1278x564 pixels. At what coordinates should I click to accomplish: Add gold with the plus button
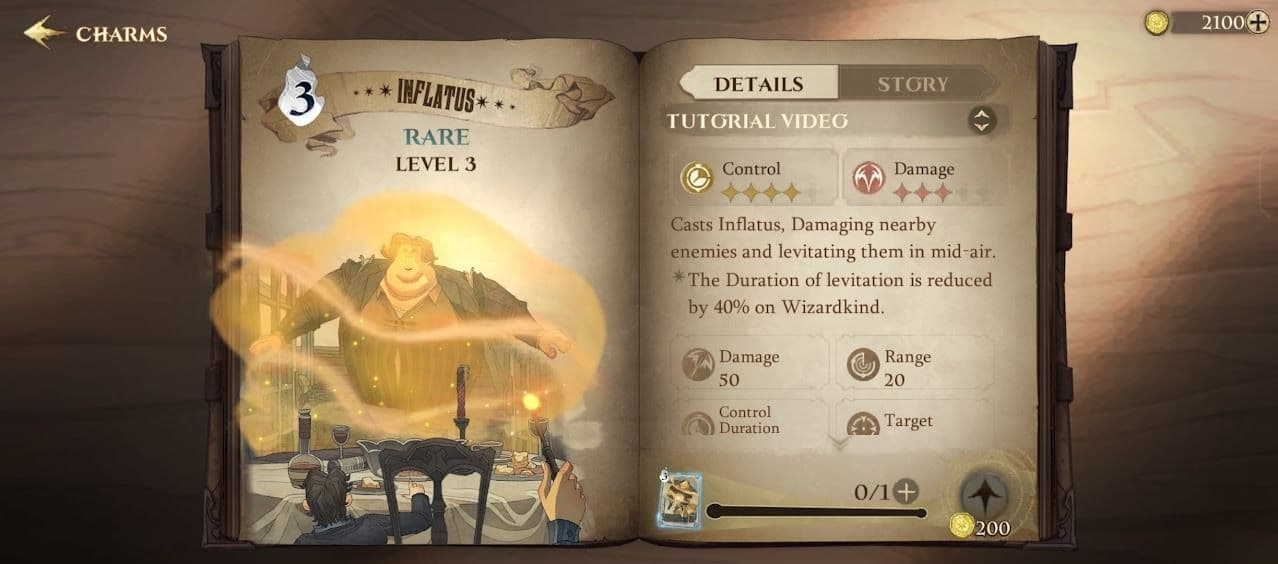tap(1257, 22)
